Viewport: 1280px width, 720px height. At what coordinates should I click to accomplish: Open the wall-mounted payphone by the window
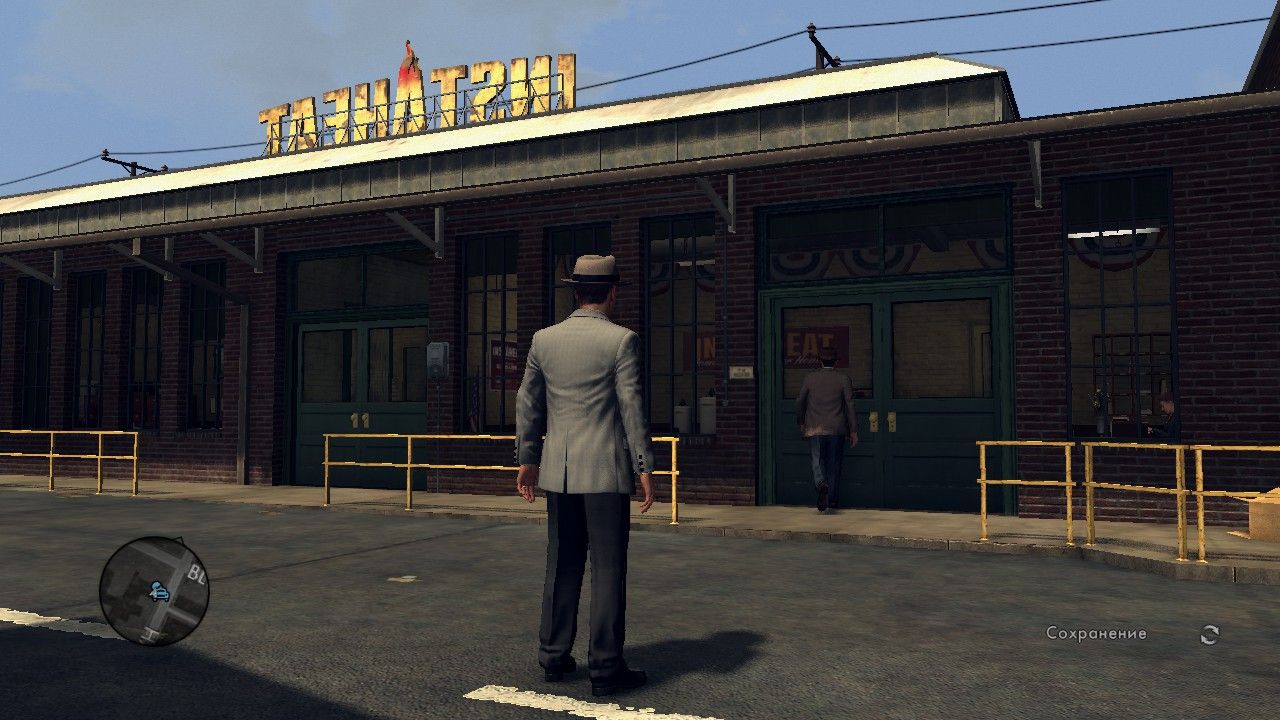(x=437, y=360)
